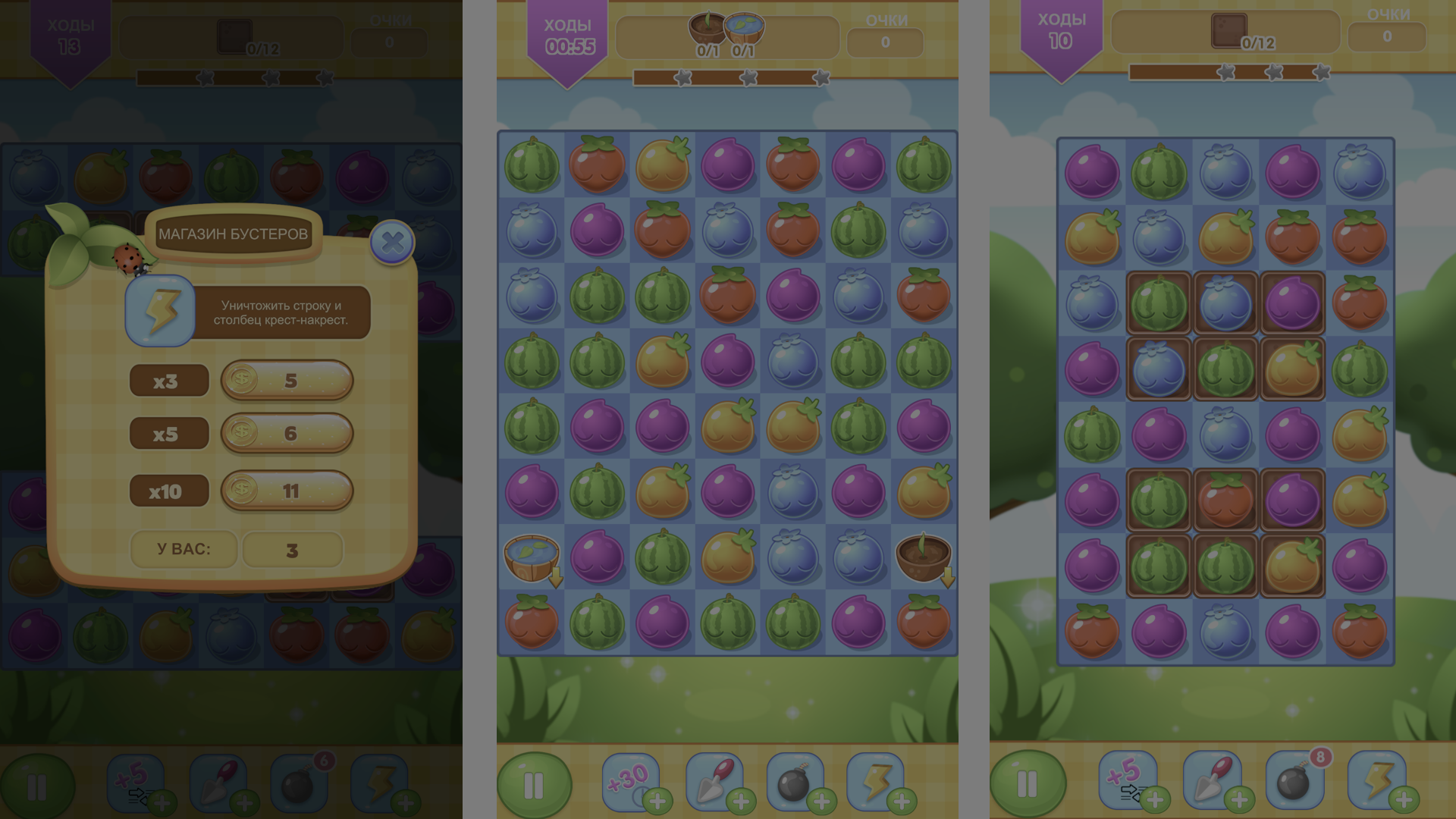Tap the +30 seconds booster icon
1456x819 pixels.
pos(627,780)
